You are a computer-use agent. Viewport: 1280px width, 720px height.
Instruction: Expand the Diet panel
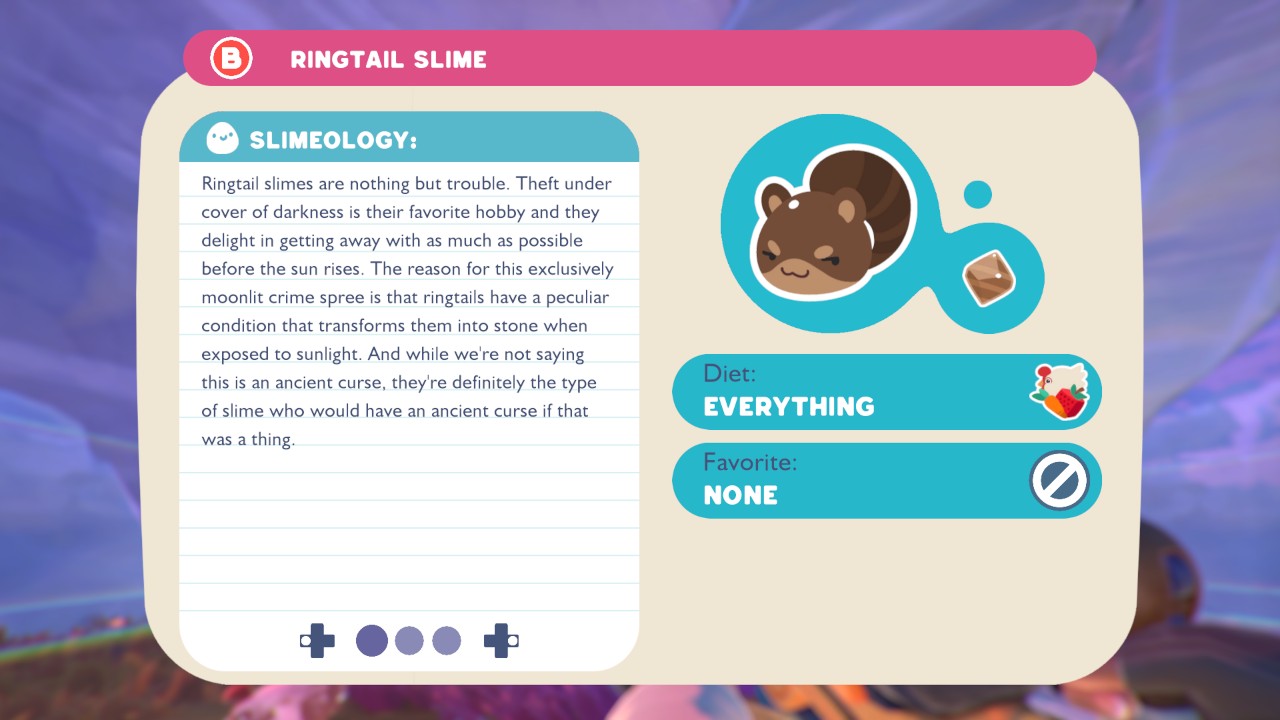point(886,390)
